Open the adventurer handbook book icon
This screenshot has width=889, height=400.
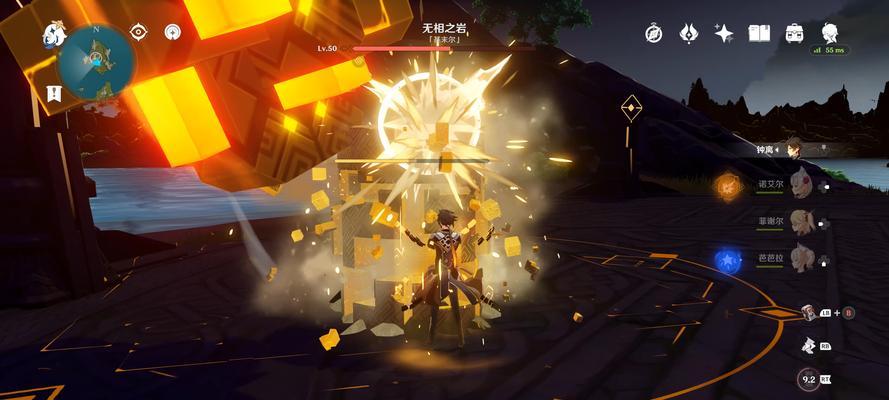click(x=759, y=33)
